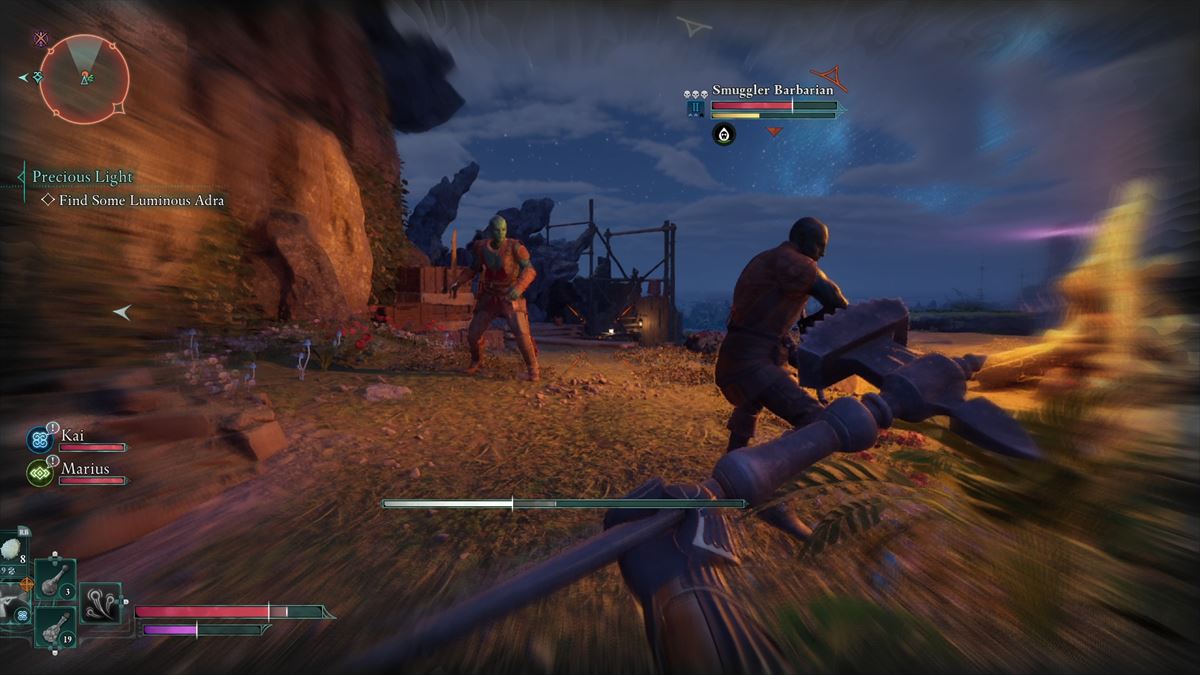Screen dimensions: 1200x675
Task: Click the circular minimap
Action: [84, 78]
